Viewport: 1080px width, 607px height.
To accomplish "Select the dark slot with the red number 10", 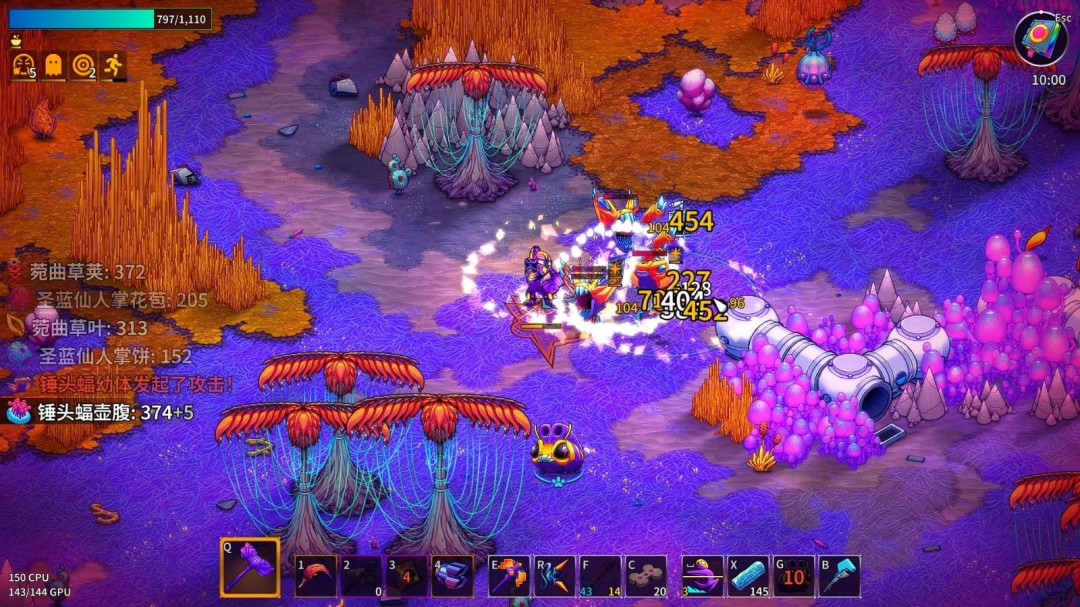I will 793,577.
